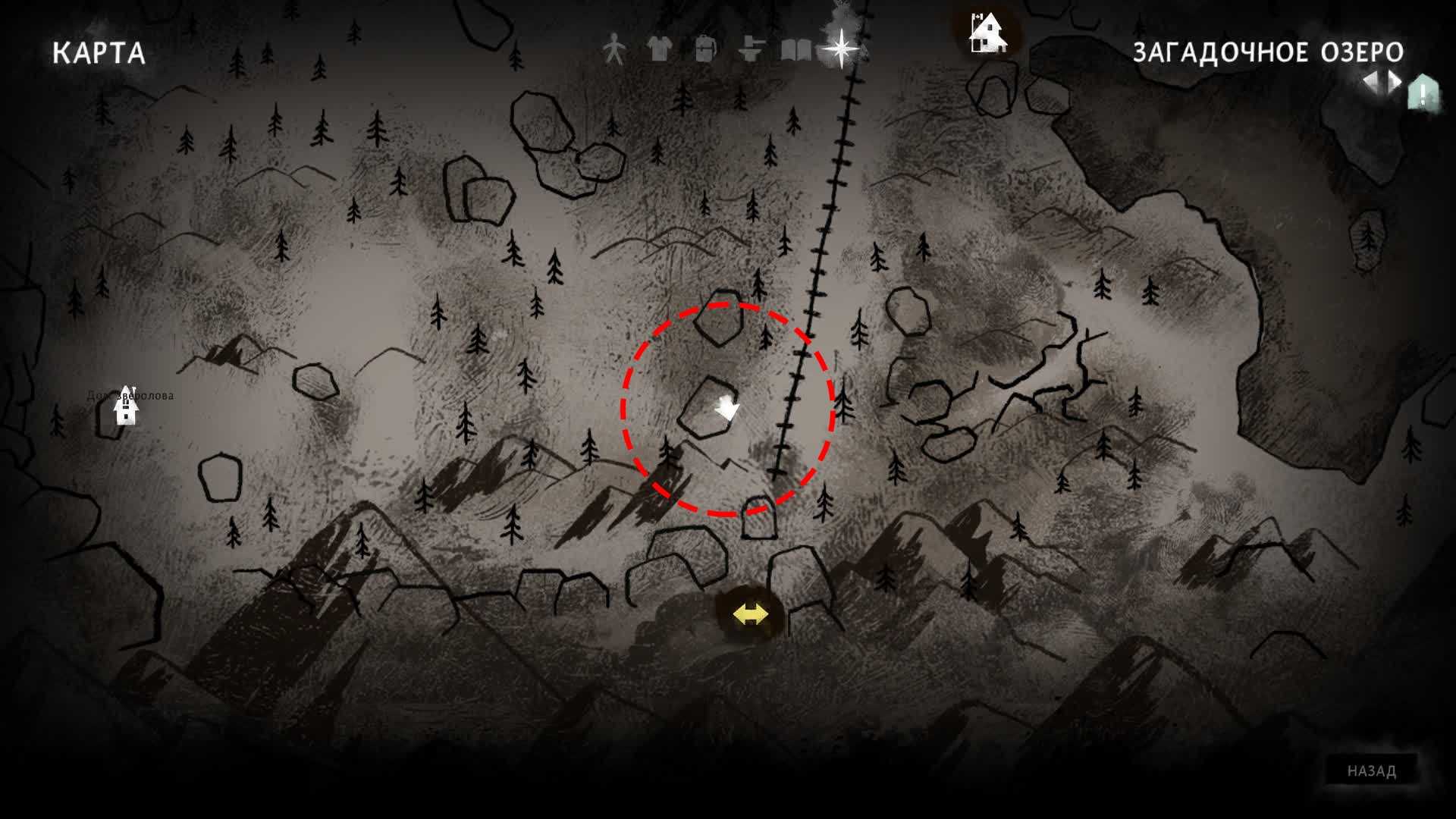
Task: Click the НАЗАД back button
Action: 1371,770
